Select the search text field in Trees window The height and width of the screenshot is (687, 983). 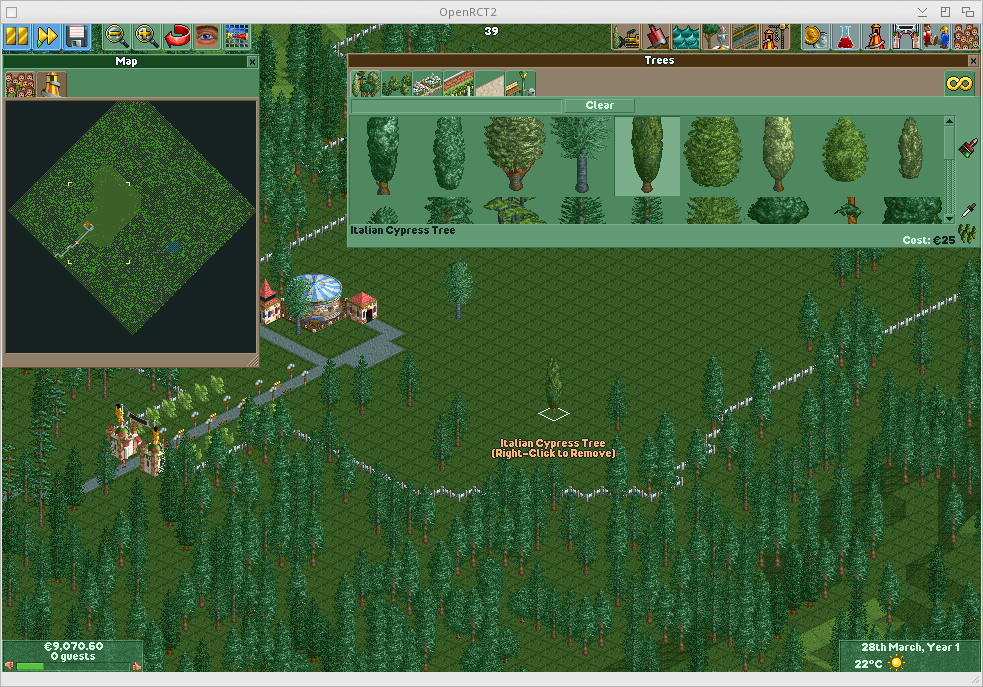tap(456, 106)
